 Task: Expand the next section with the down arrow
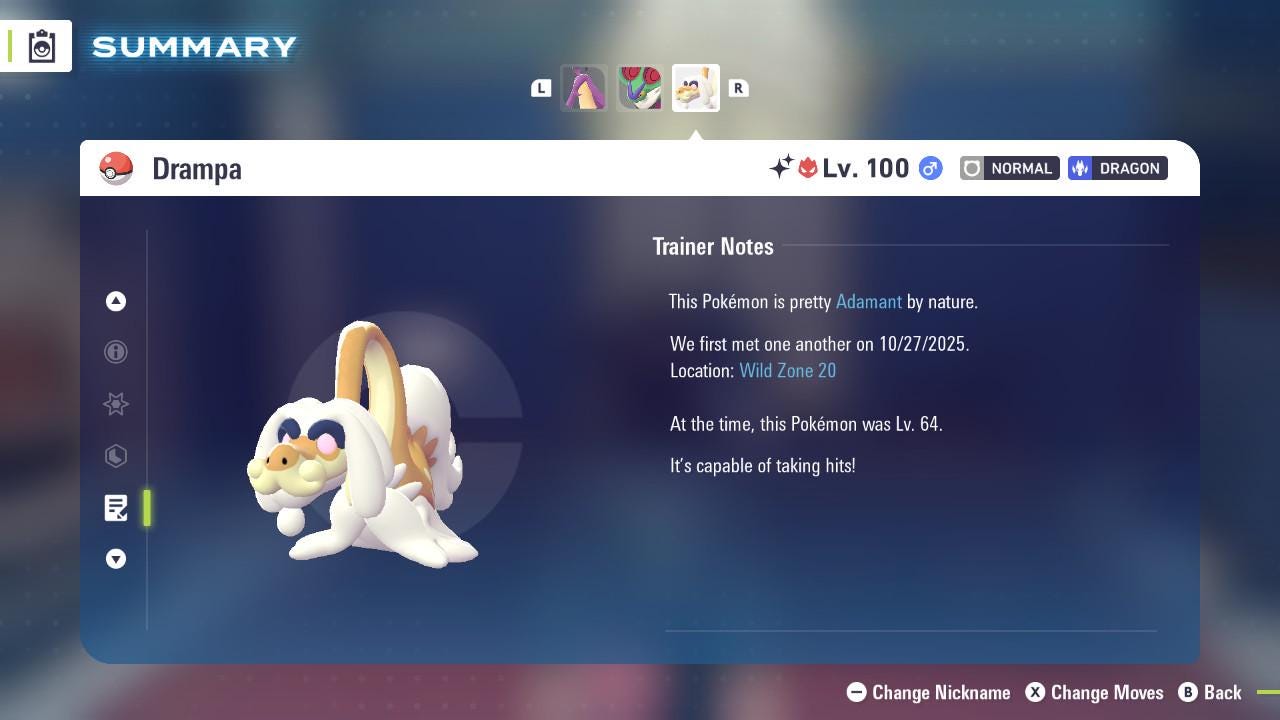[116, 559]
